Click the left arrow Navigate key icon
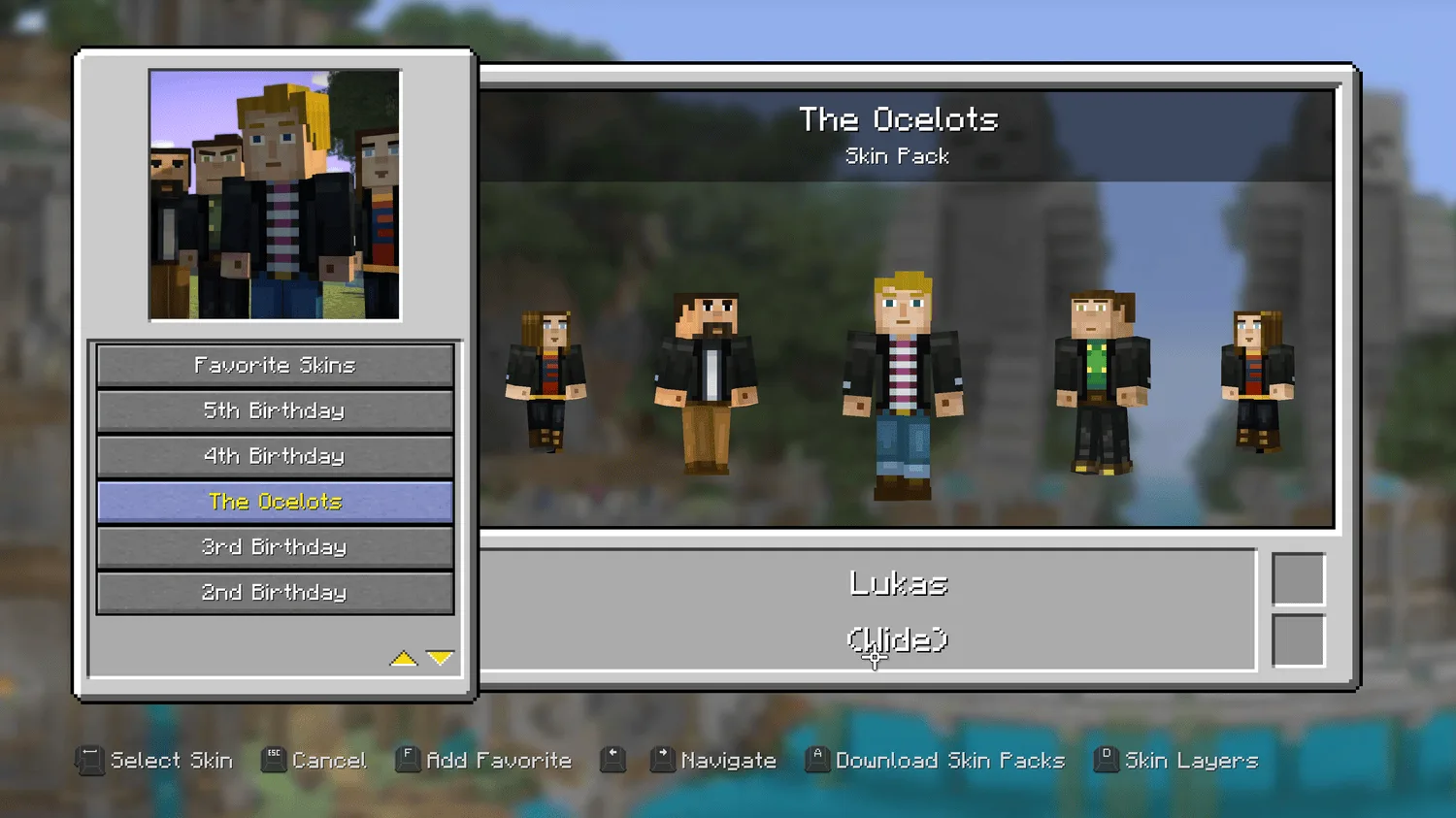 click(613, 760)
